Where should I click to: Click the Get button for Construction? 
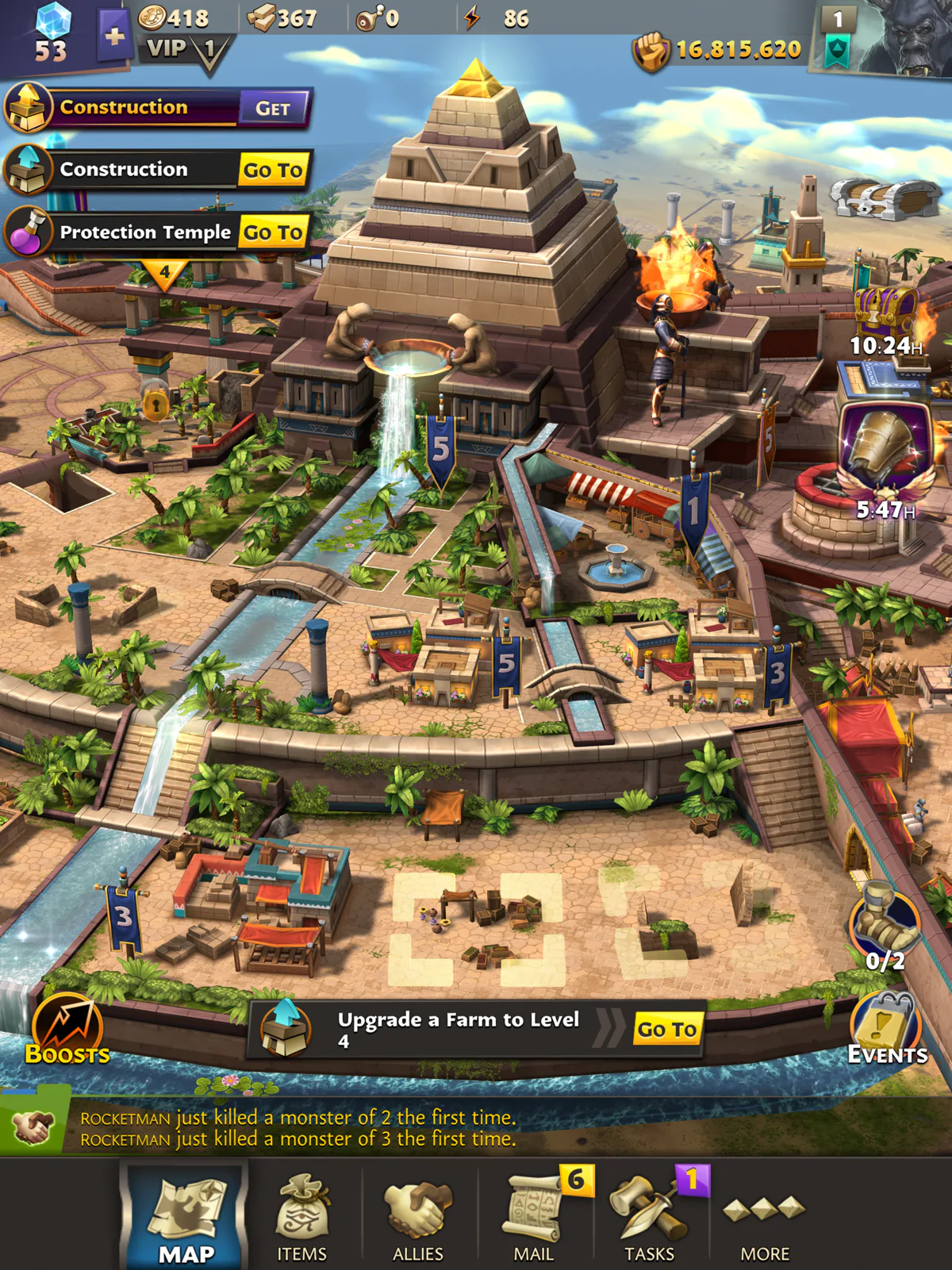[272, 109]
